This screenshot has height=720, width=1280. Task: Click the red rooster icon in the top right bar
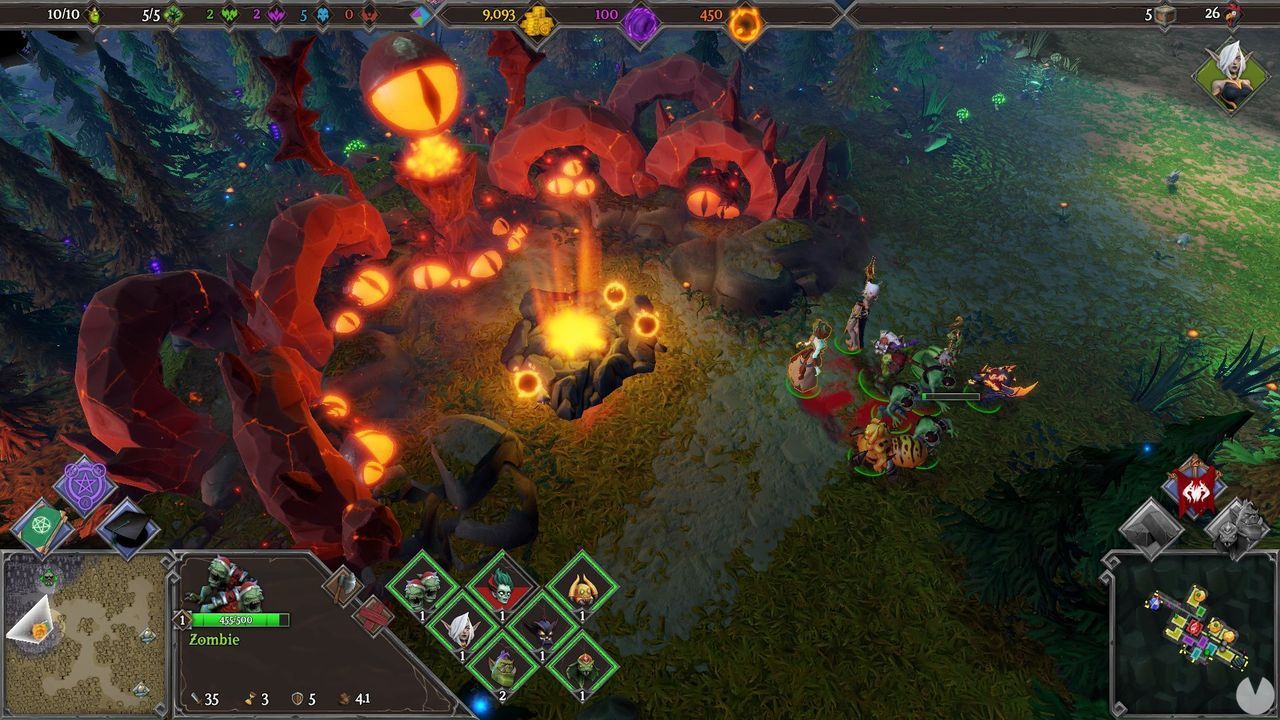(1231, 15)
